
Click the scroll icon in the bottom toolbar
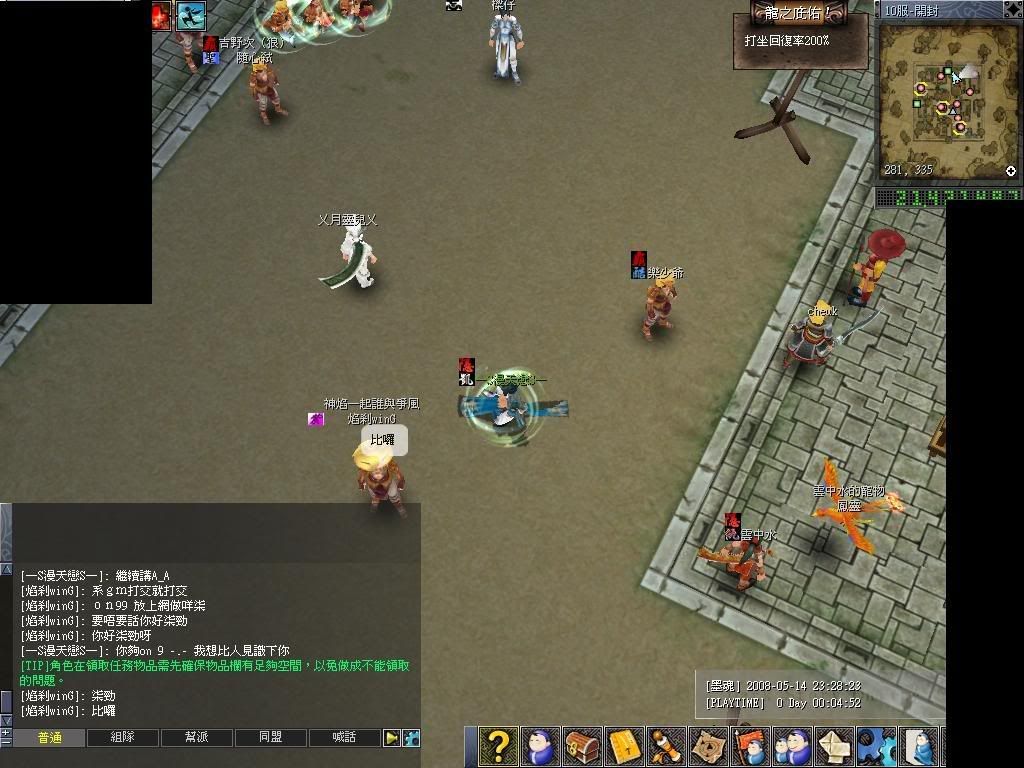coord(667,746)
